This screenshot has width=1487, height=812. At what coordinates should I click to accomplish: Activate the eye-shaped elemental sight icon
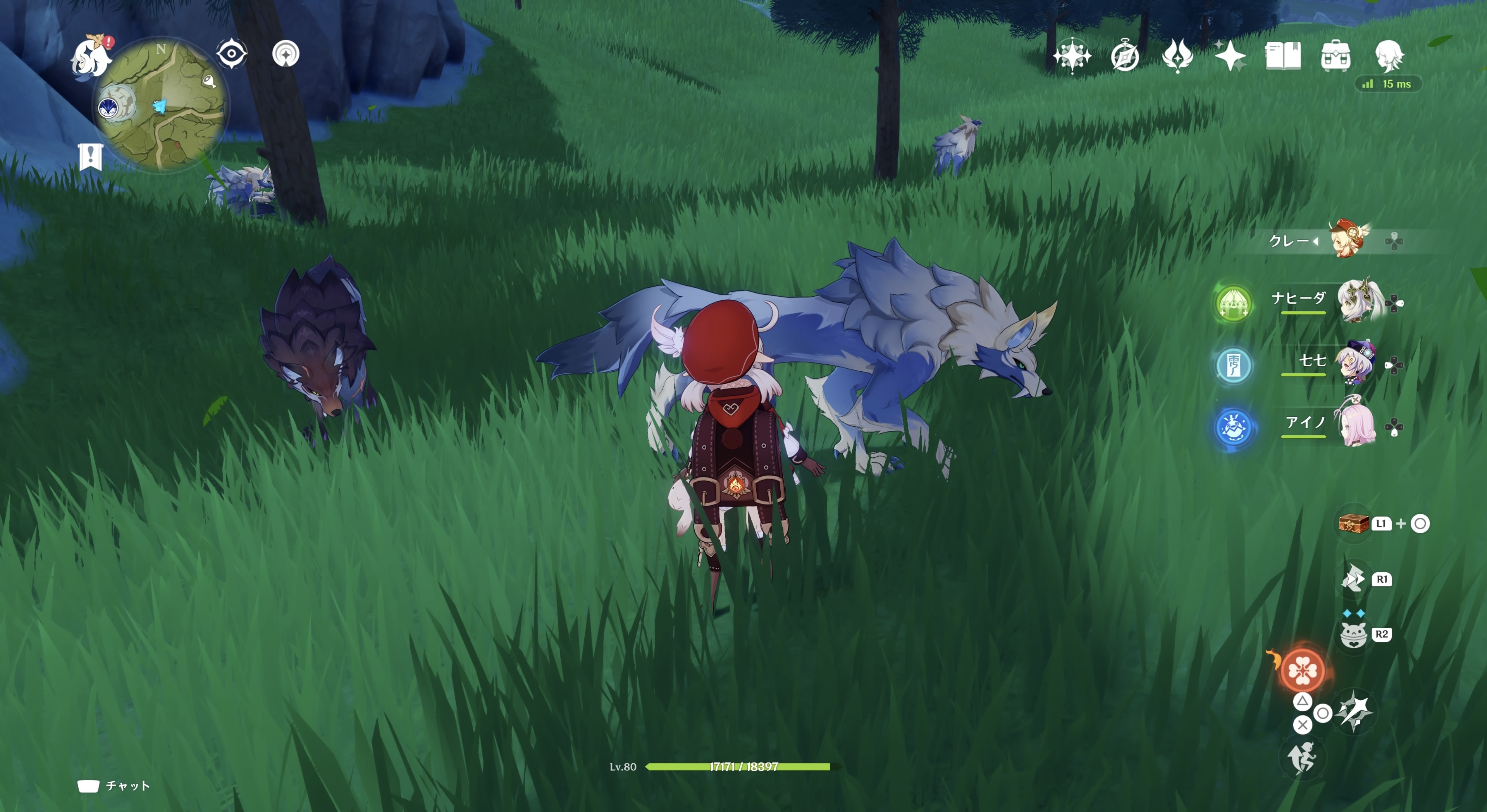click(x=231, y=54)
